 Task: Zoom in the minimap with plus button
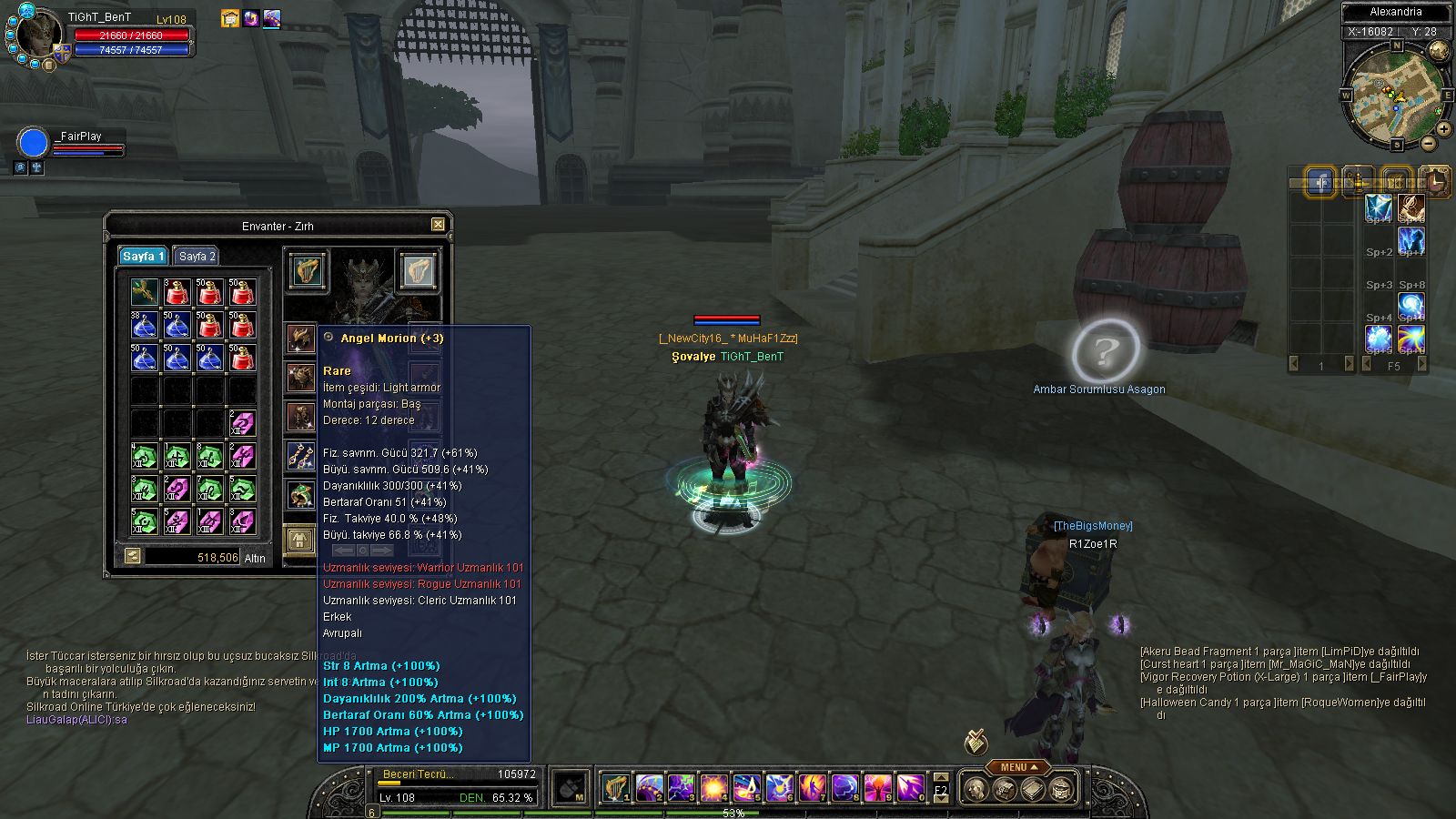(x=1444, y=129)
